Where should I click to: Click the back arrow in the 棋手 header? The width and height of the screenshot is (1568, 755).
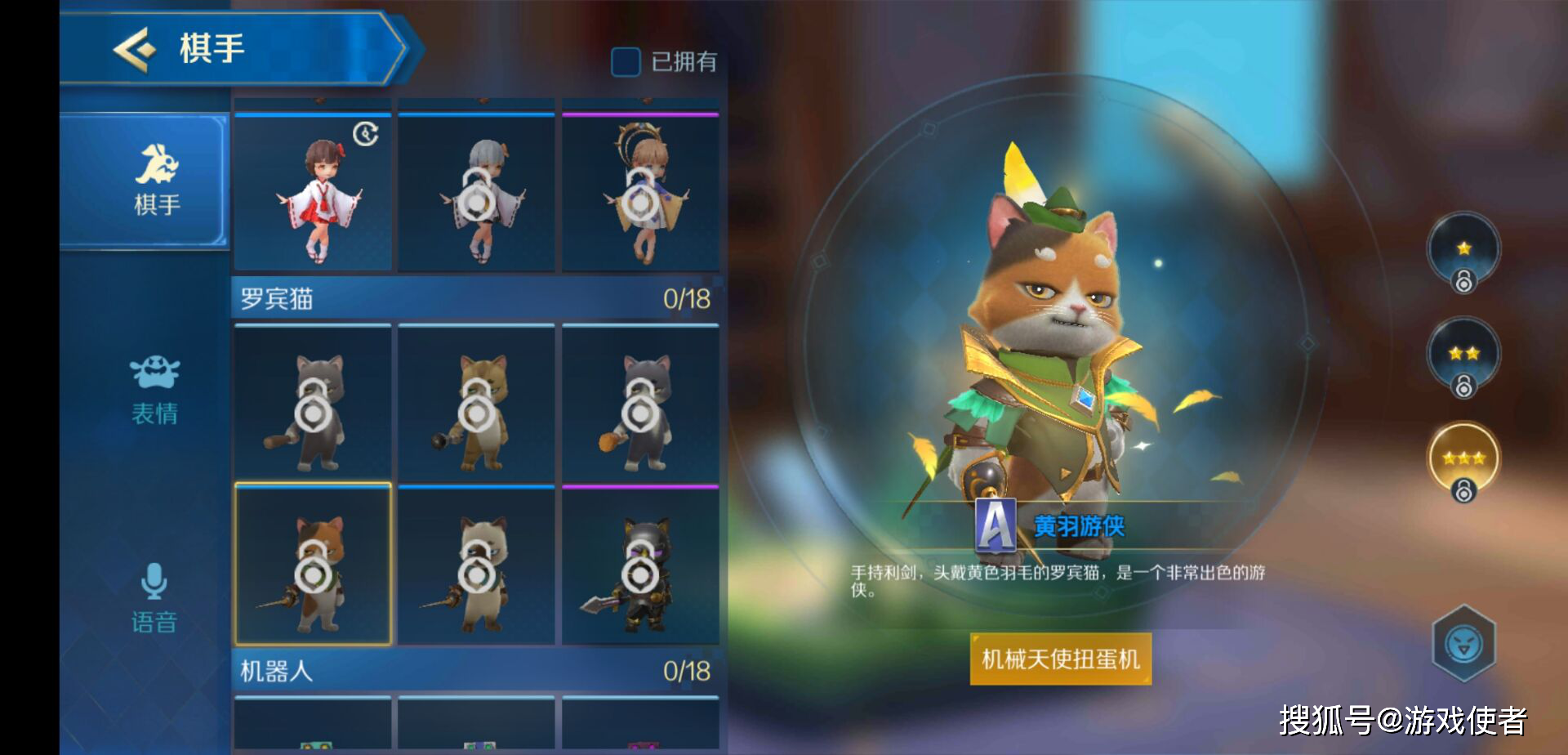click(x=135, y=47)
